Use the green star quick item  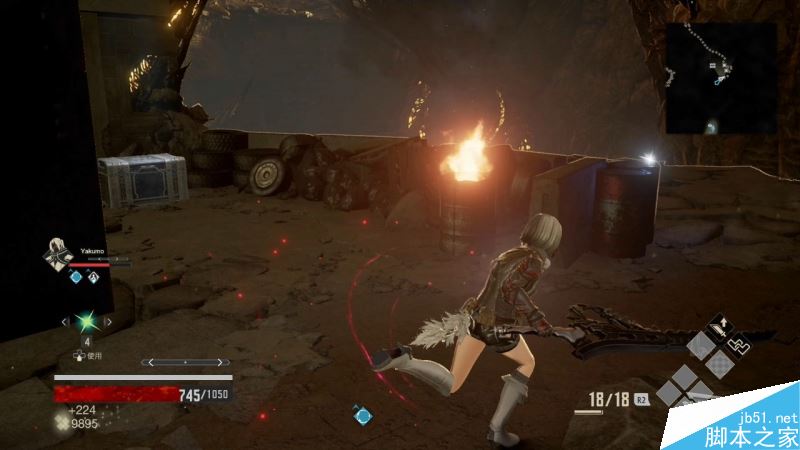(86, 322)
